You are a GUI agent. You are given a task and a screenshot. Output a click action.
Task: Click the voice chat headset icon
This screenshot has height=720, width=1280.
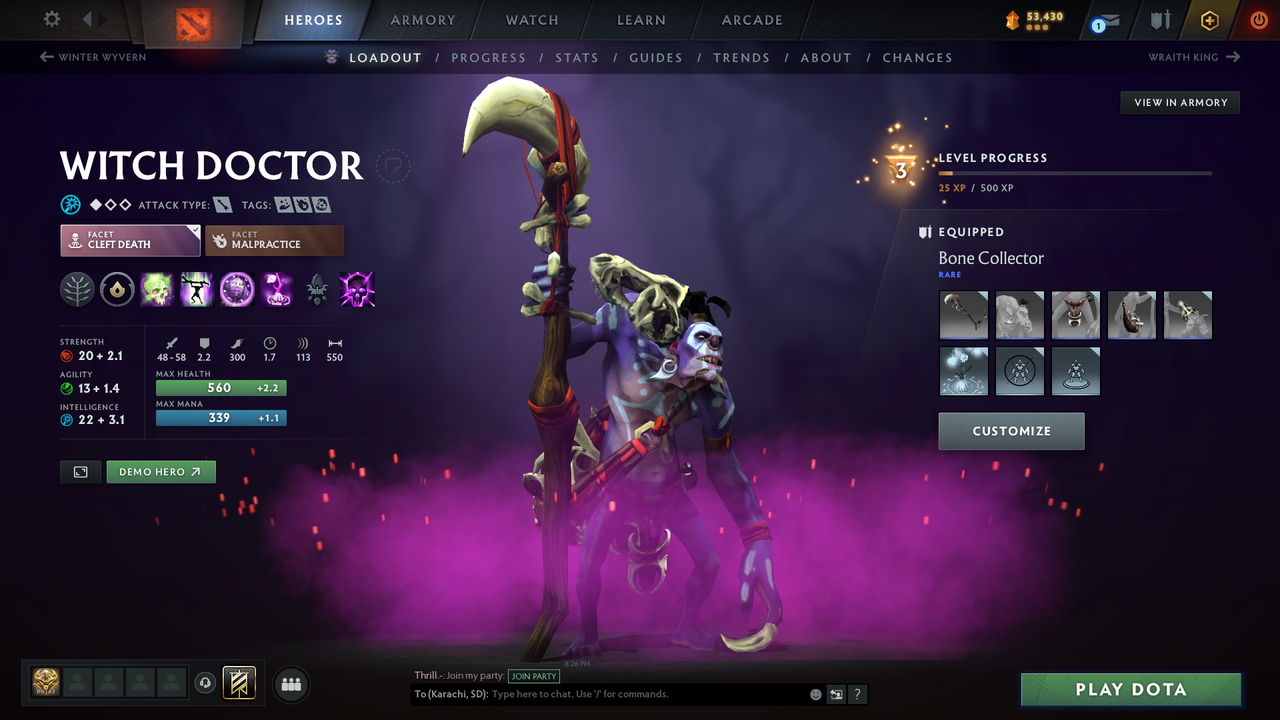click(x=206, y=683)
